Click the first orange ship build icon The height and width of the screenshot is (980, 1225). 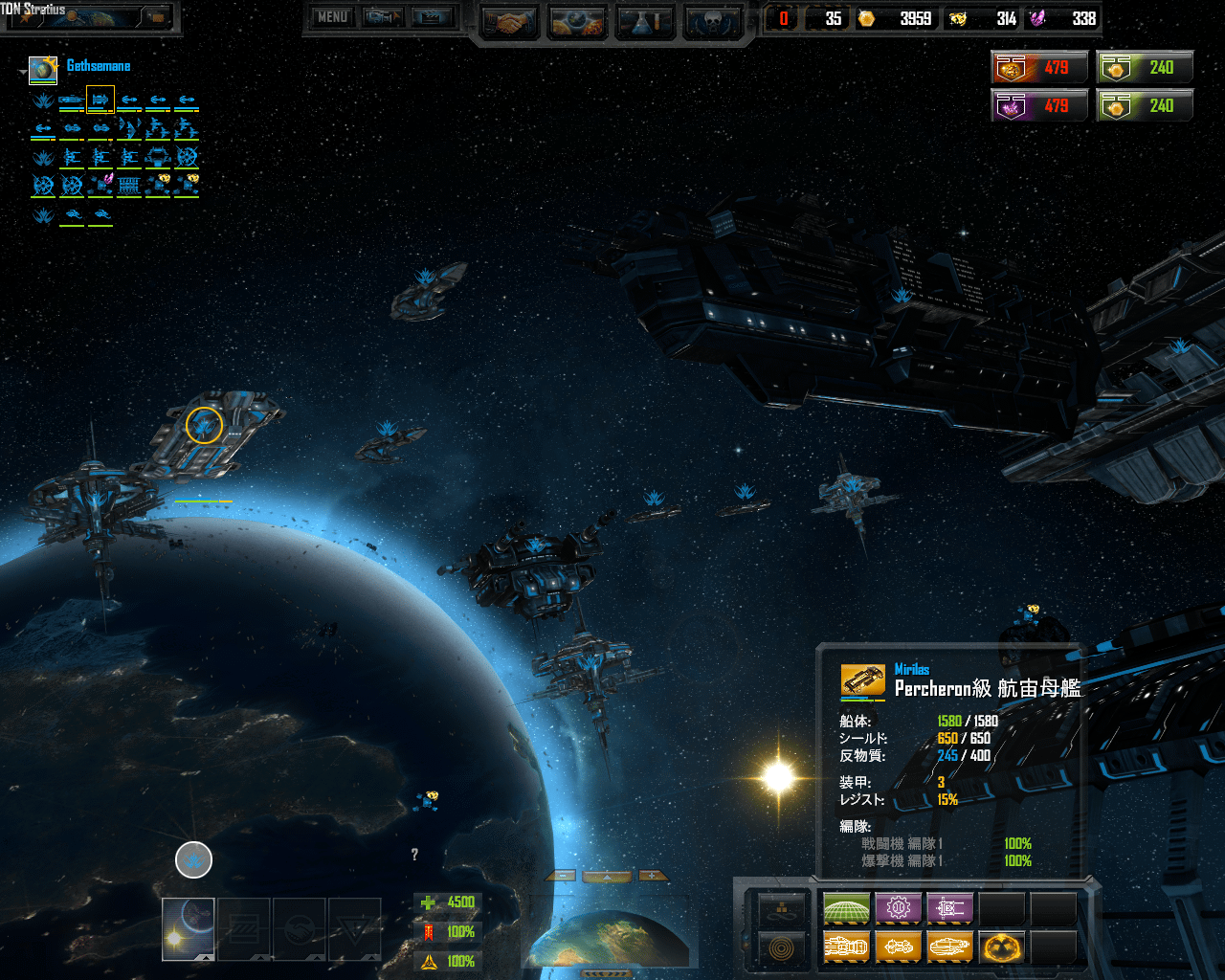coord(846,947)
